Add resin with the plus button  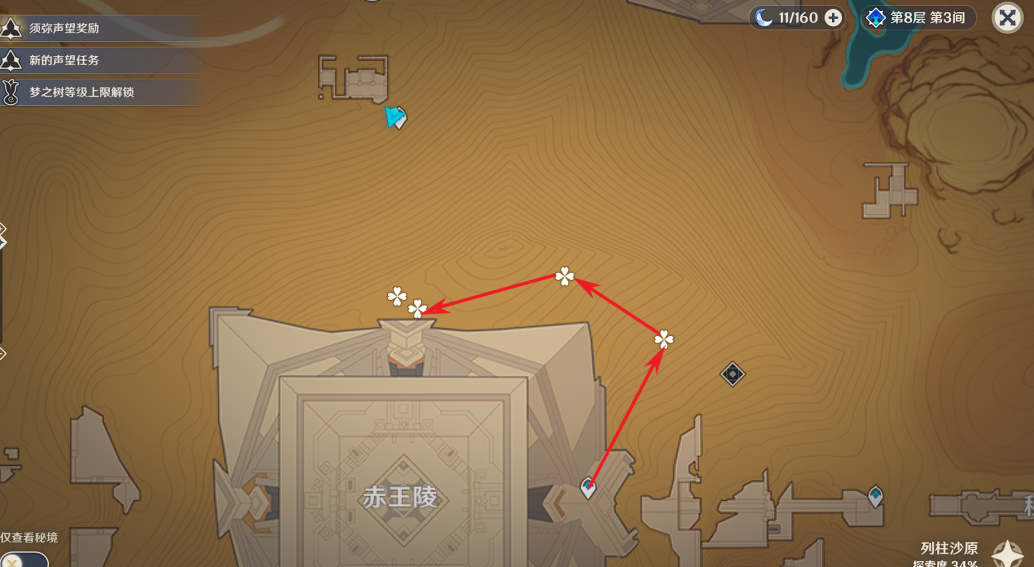pyautogui.click(x=833, y=17)
